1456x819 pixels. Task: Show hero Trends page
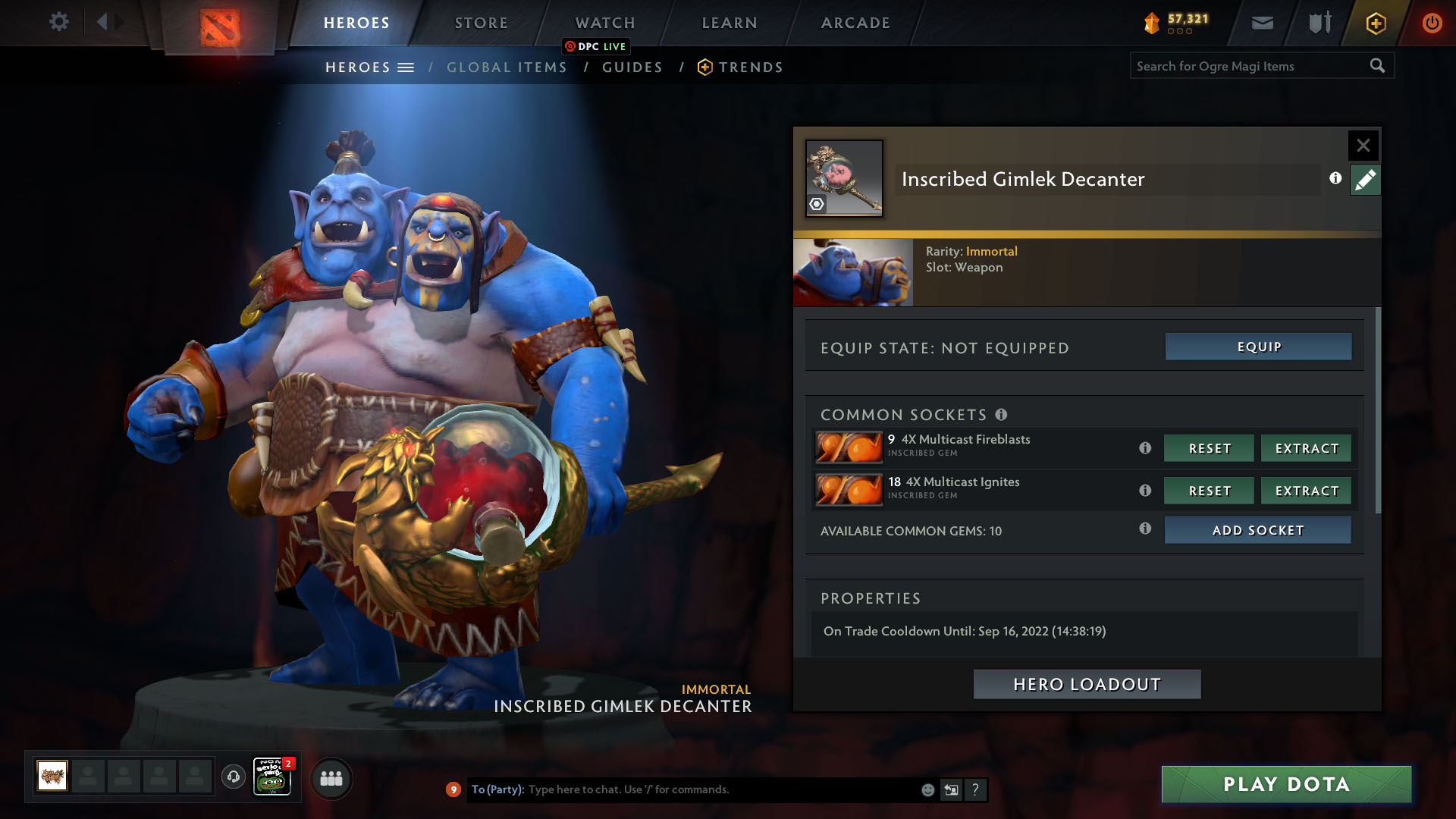pyautogui.click(x=751, y=67)
